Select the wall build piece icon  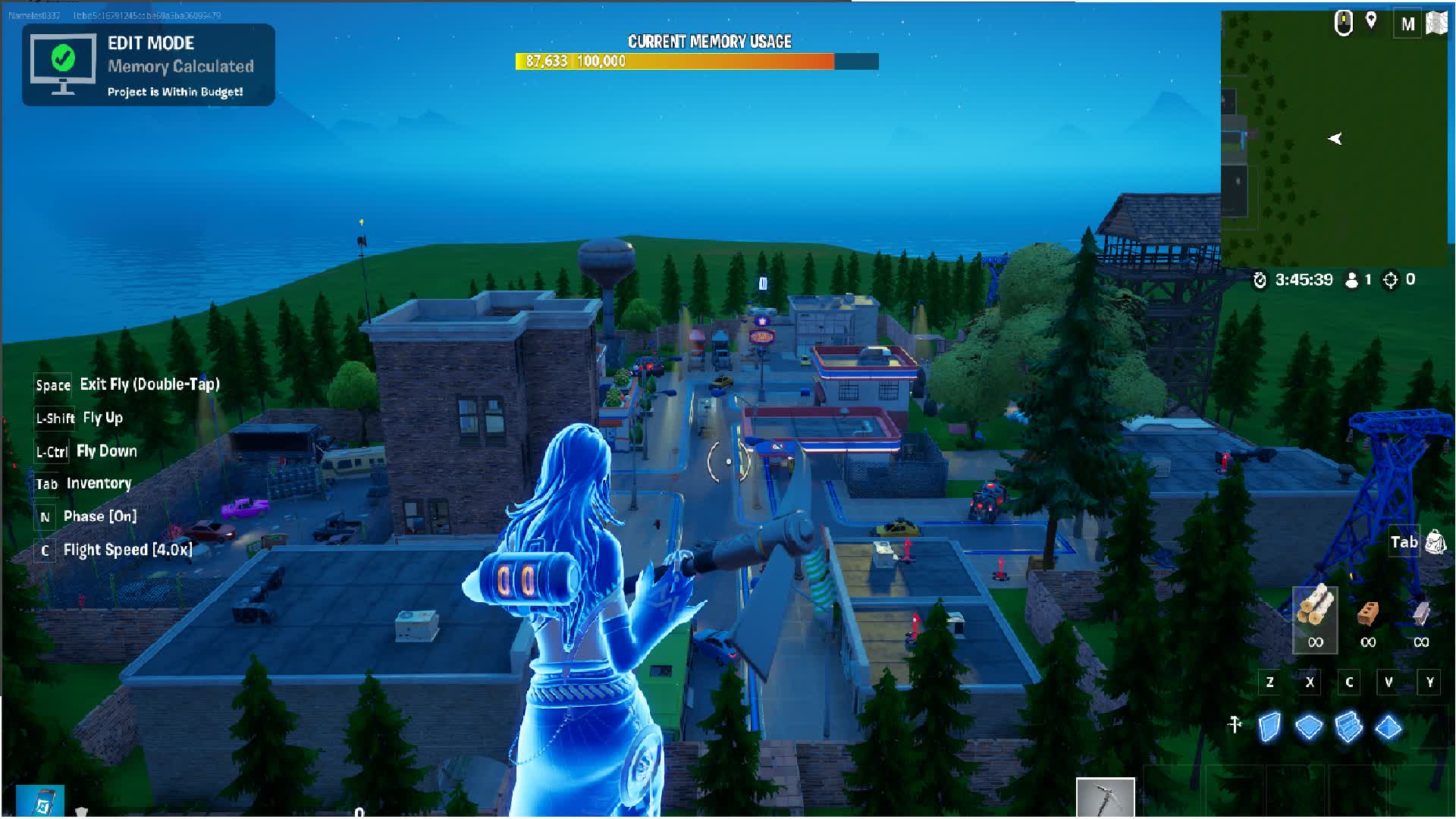click(x=1269, y=726)
